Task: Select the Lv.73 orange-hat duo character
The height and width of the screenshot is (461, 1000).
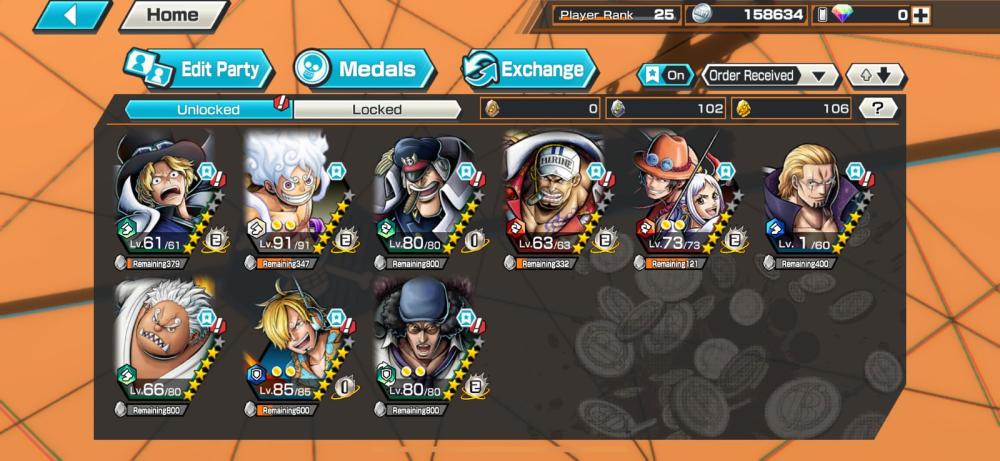Action: pyautogui.click(x=683, y=197)
